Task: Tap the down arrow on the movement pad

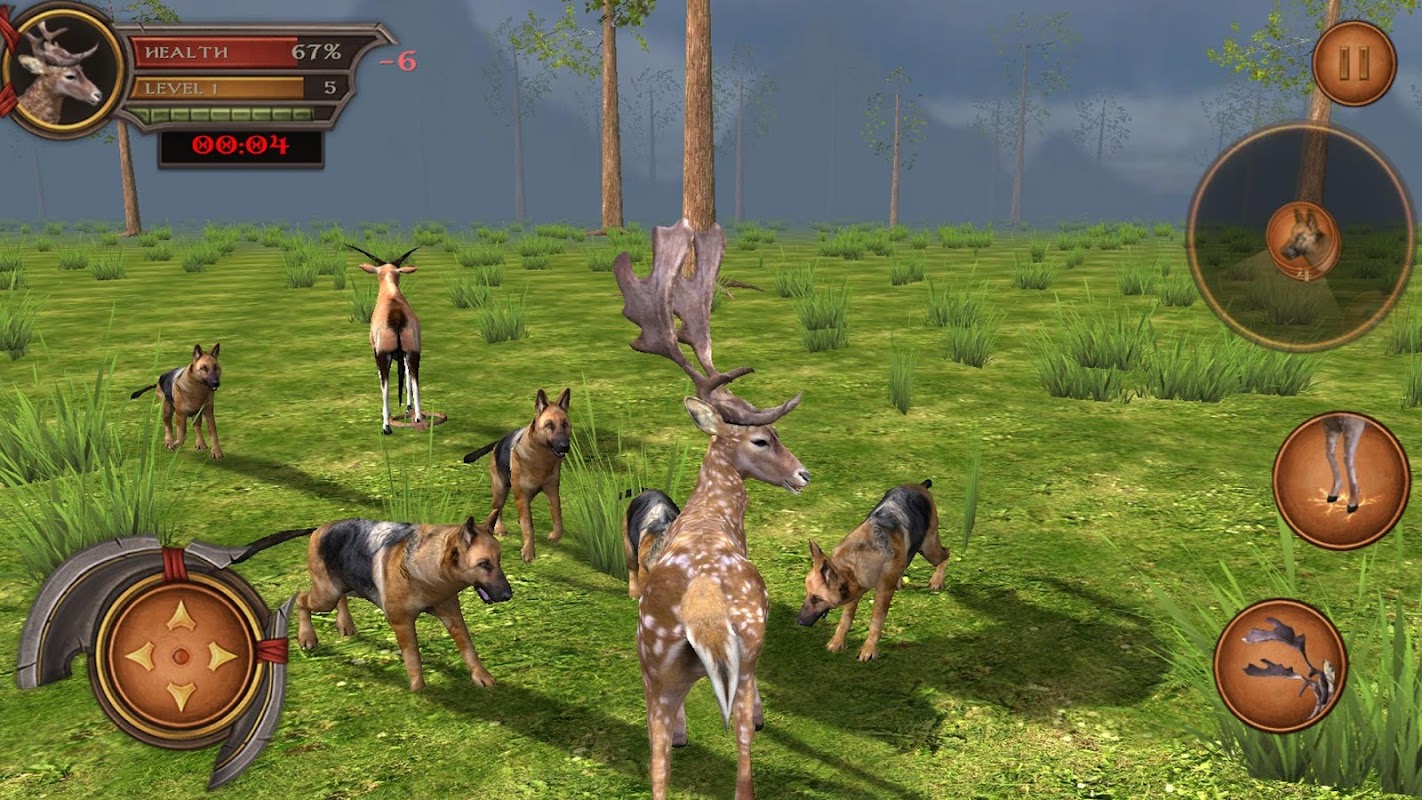Action: tap(181, 696)
